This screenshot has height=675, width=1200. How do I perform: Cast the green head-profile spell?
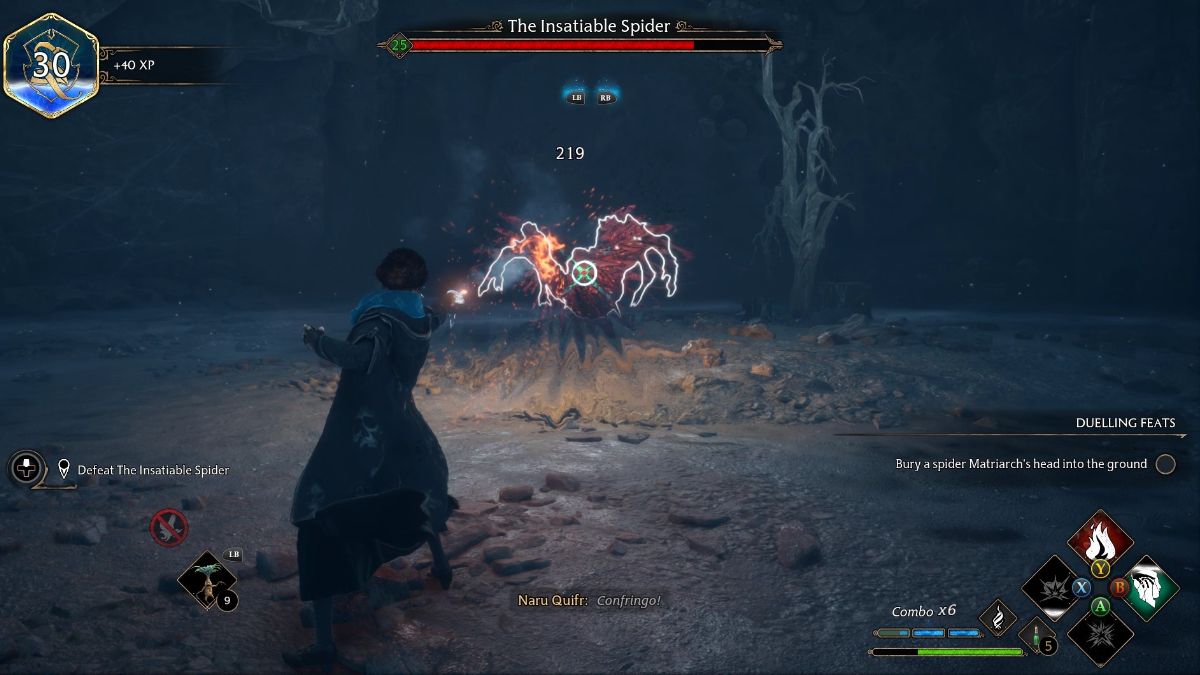pyautogui.click(x=1149, y=588)
